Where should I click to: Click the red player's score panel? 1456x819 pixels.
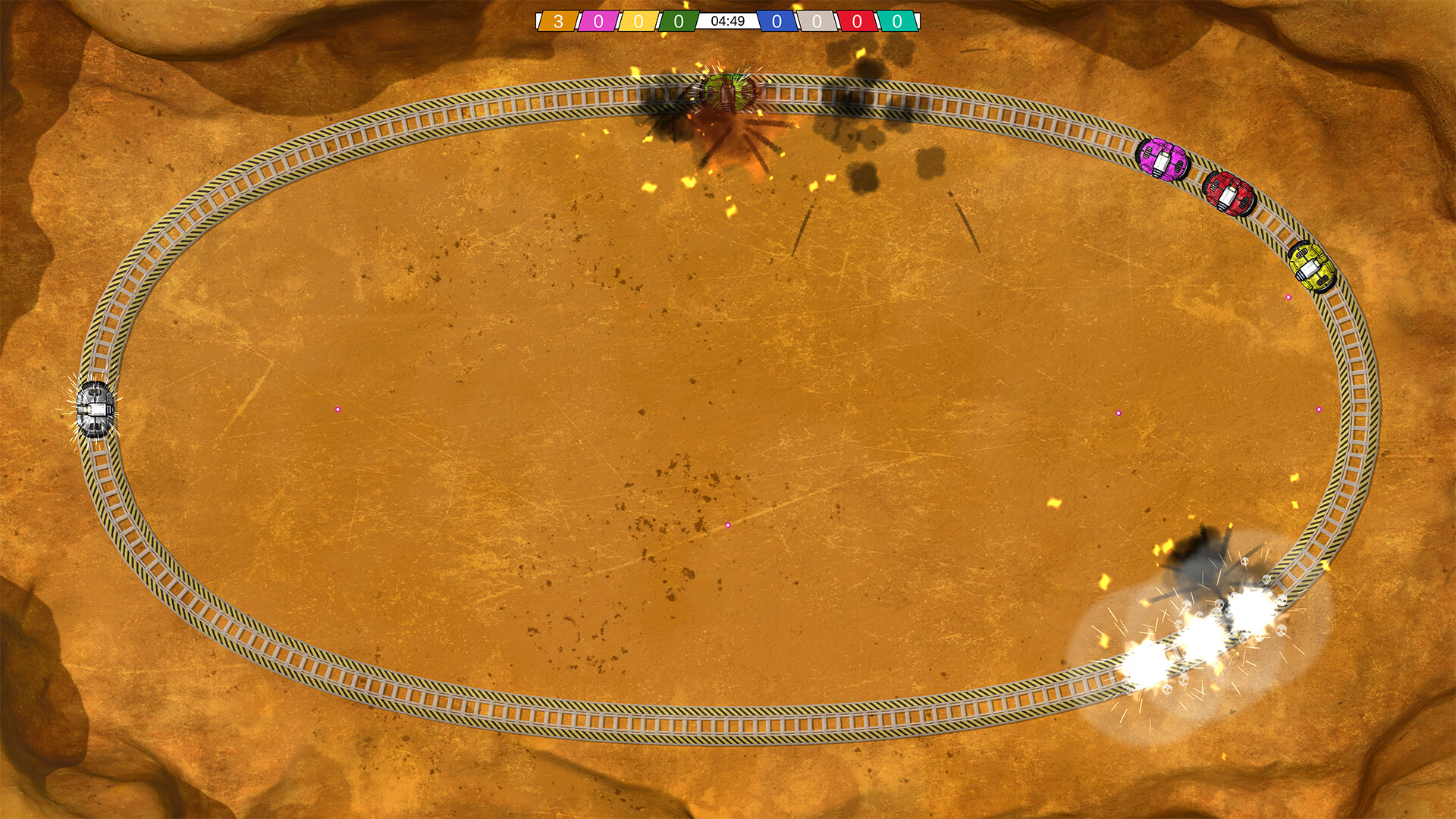click(x=857, y=20)
